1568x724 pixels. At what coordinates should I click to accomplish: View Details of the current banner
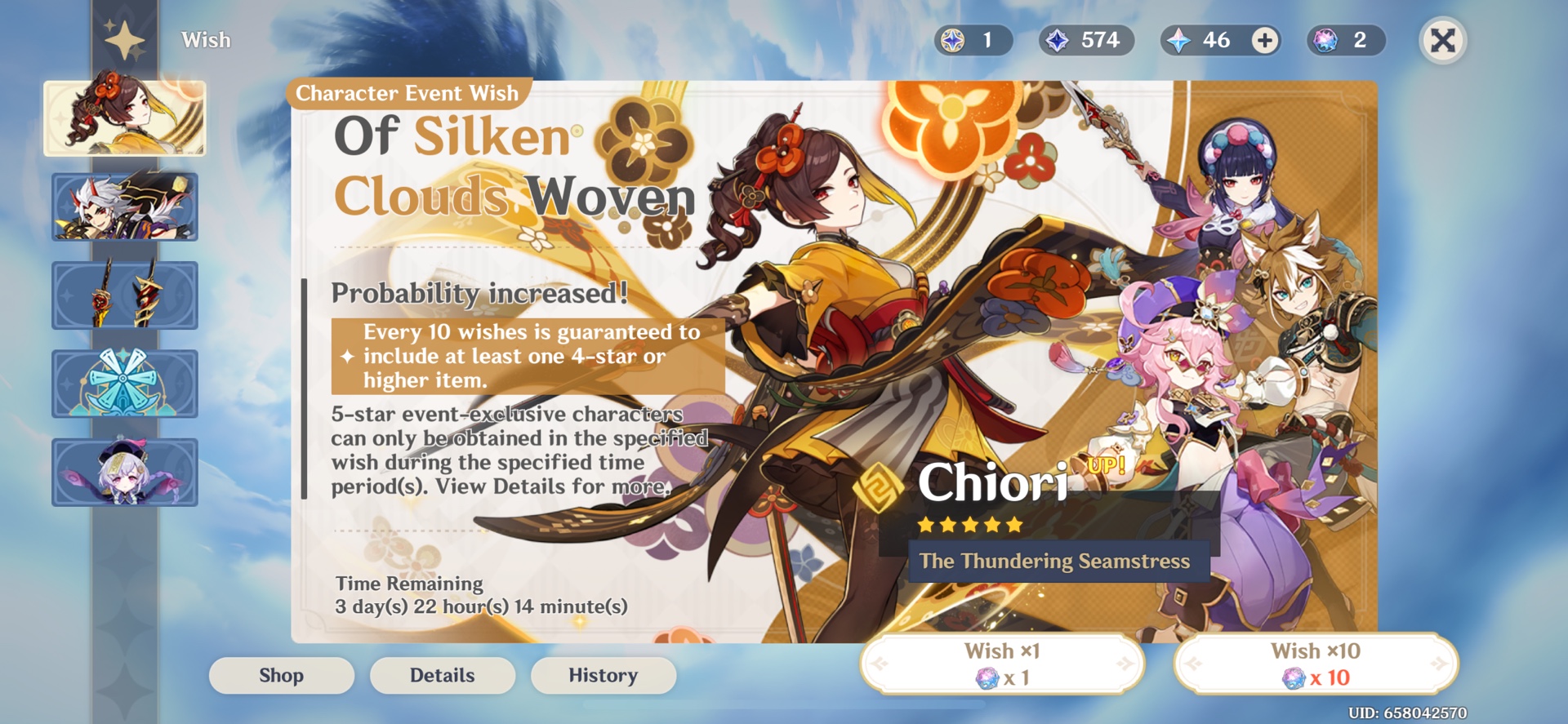pos(442,675)
